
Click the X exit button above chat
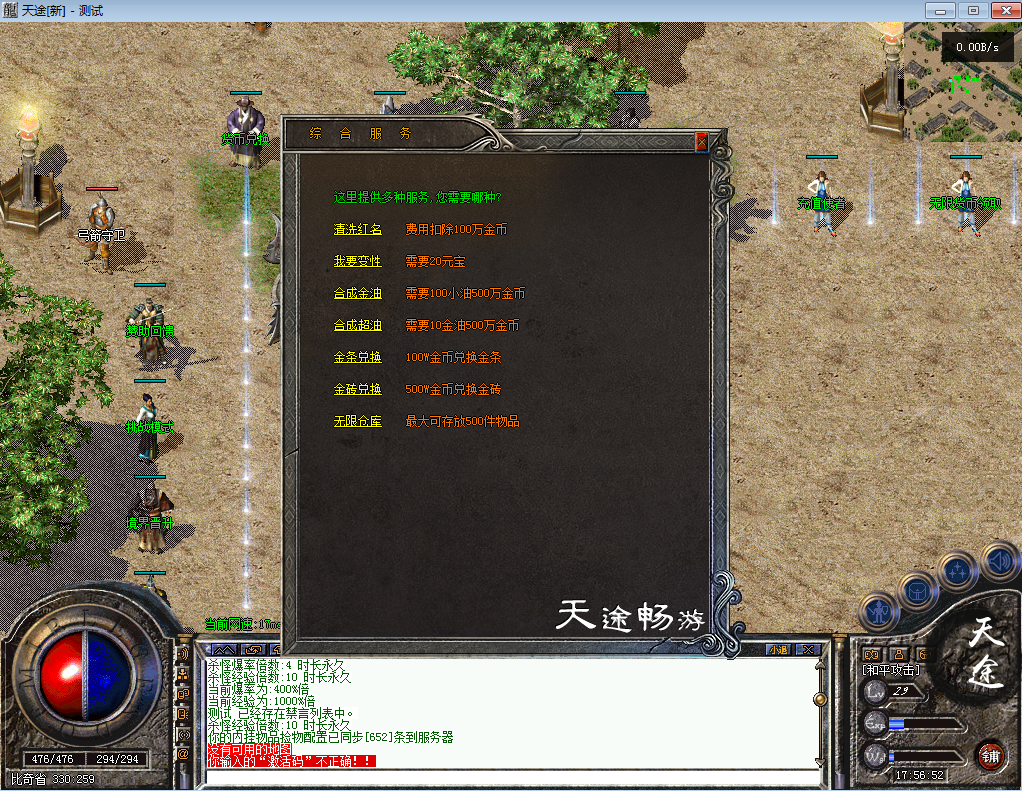point(808,649)
